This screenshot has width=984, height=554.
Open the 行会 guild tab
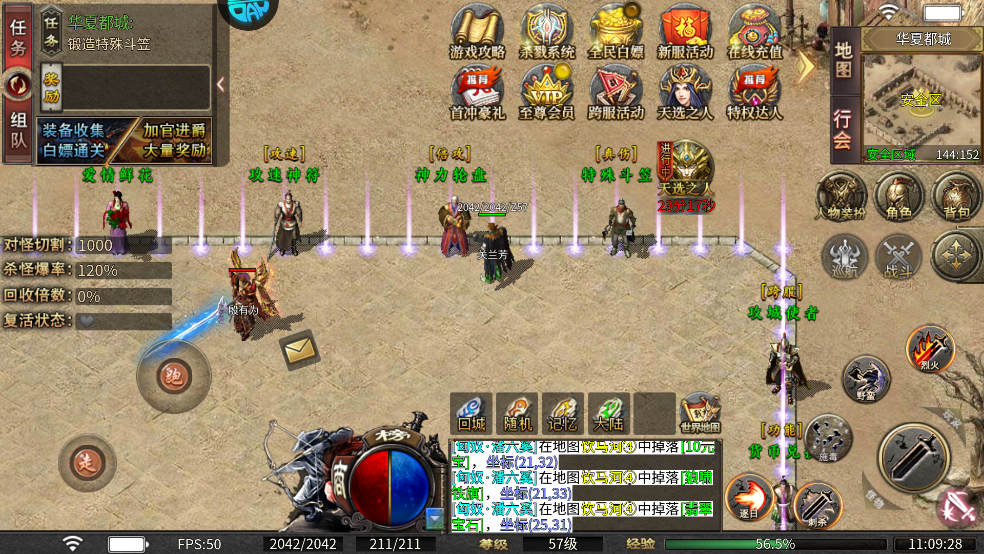pyautogui.click(x=843, y=127)
